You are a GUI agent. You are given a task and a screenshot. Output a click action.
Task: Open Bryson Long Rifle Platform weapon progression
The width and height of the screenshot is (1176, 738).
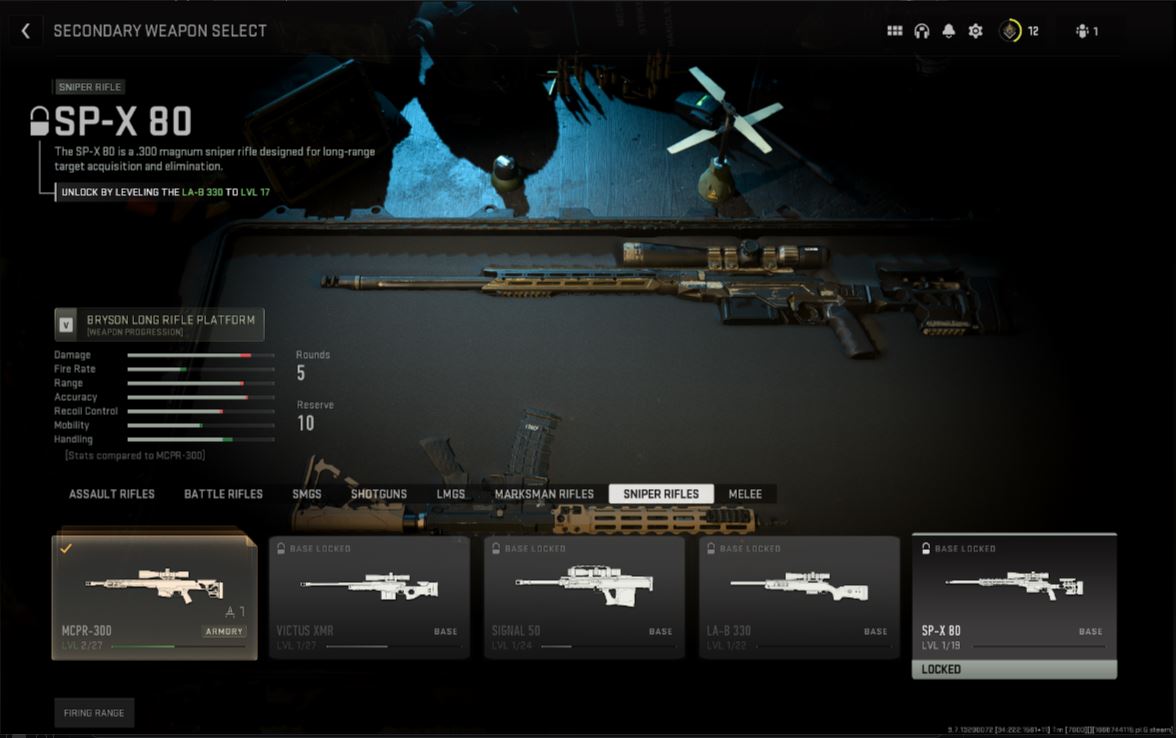pos(159,324)
